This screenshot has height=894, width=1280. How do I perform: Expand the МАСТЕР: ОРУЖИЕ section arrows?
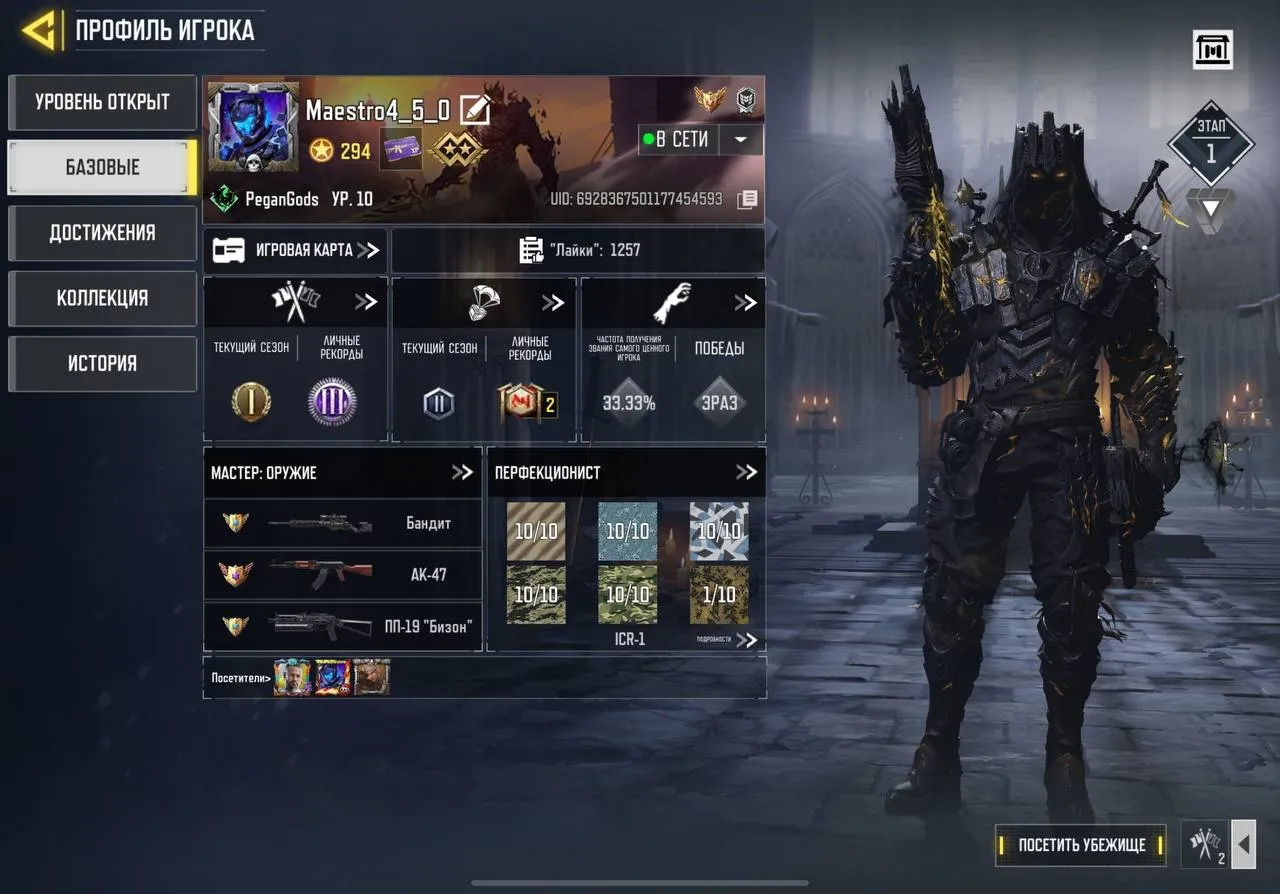[x=464, y=472]
